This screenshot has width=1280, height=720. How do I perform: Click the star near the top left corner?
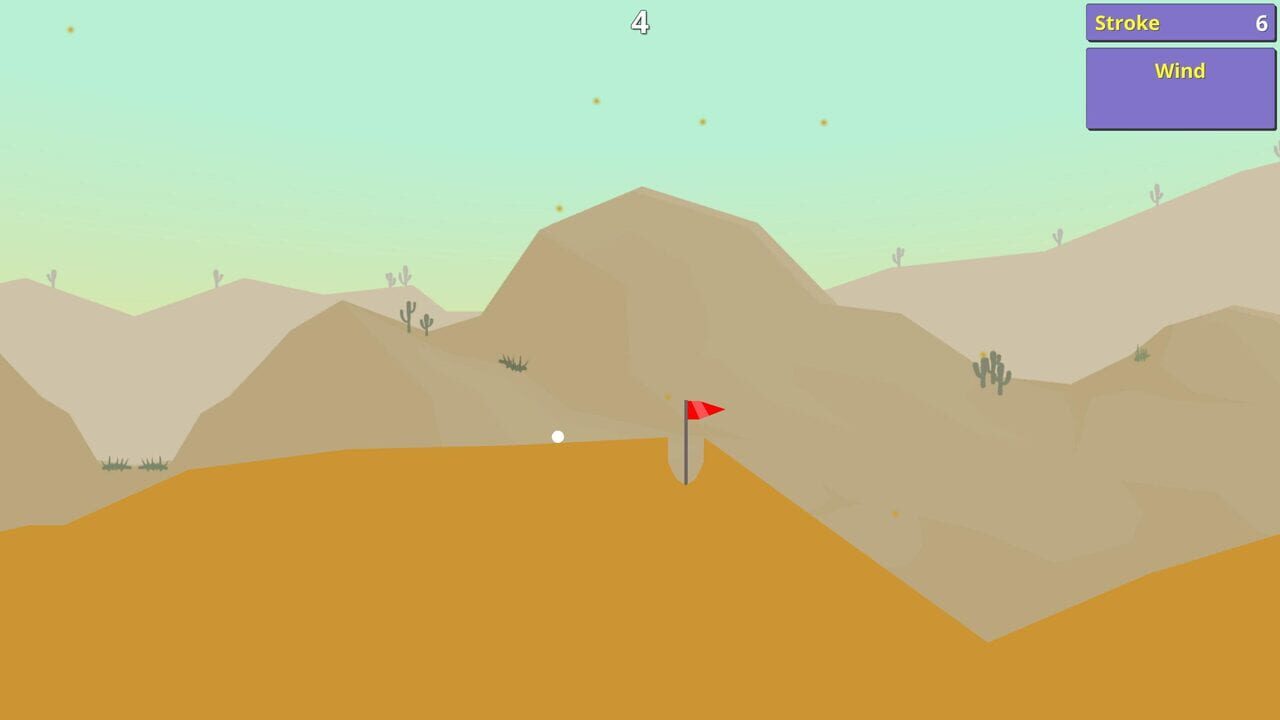tap(69, 30)
